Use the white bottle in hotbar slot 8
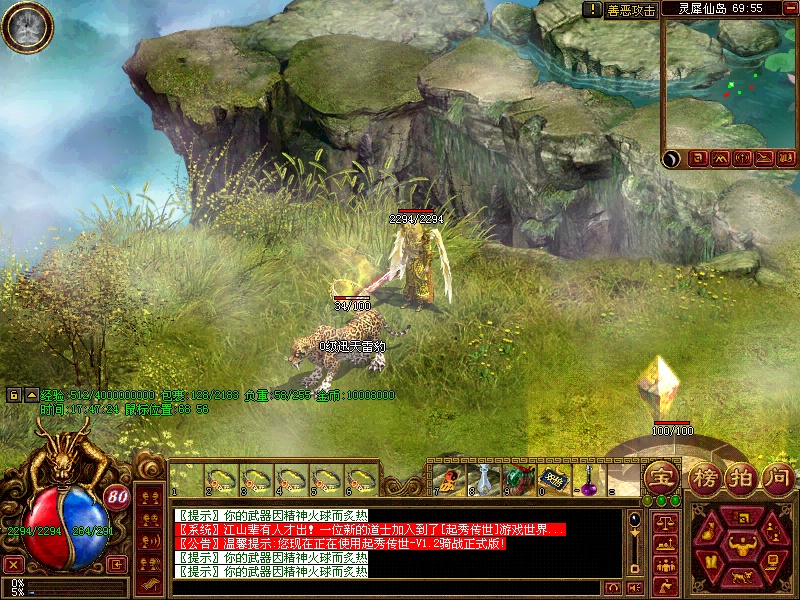Image resolution: width=800 pixels, height=600 pixels. pyautogui.click(x=485, y=479)
